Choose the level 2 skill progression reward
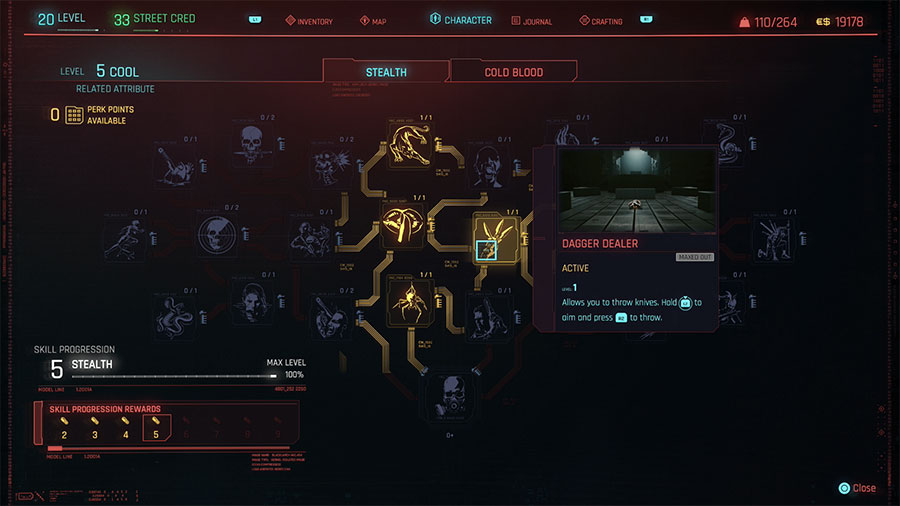This screenshot has width=900, height=506. (x=65, y=429)
